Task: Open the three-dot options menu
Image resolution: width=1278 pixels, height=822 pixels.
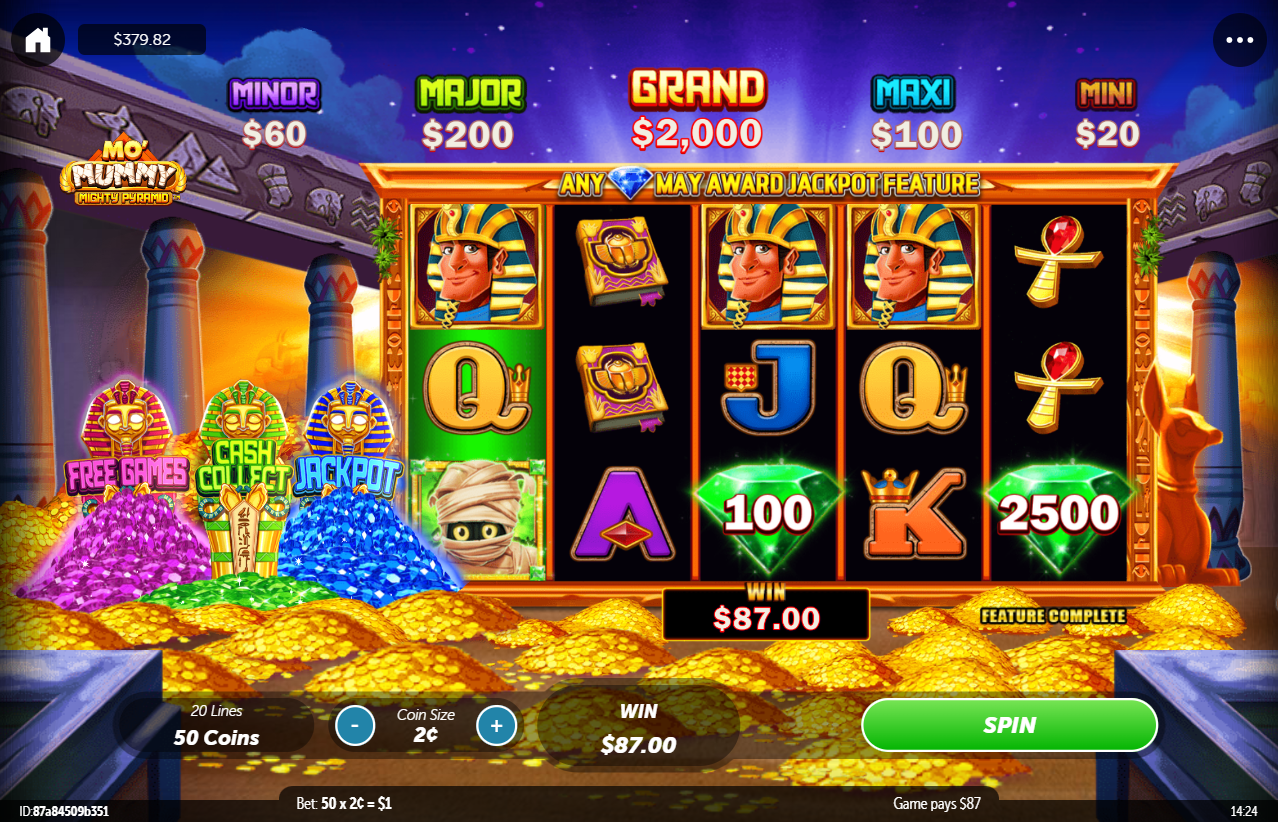Action: pyautogui.click(x=1239, y=40)
